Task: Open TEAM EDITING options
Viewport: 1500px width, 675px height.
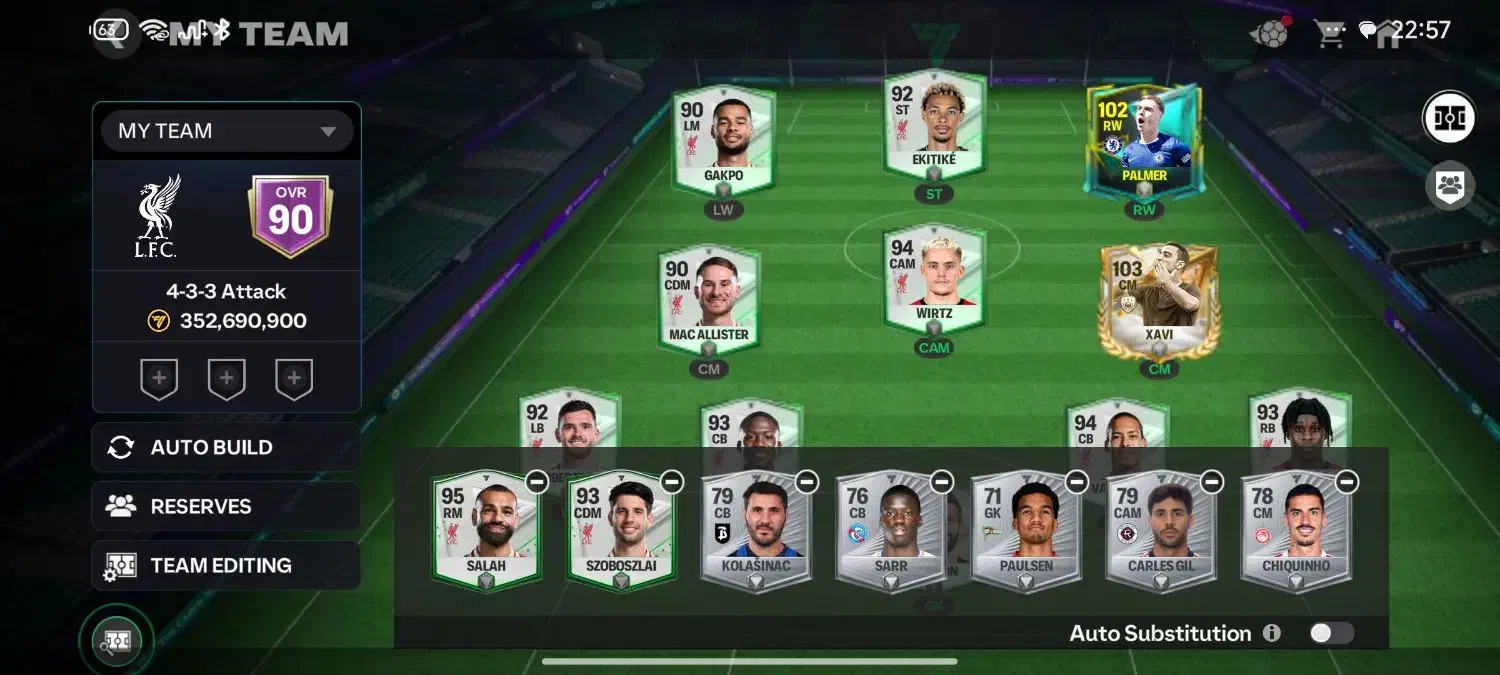Action: [226, 565]
